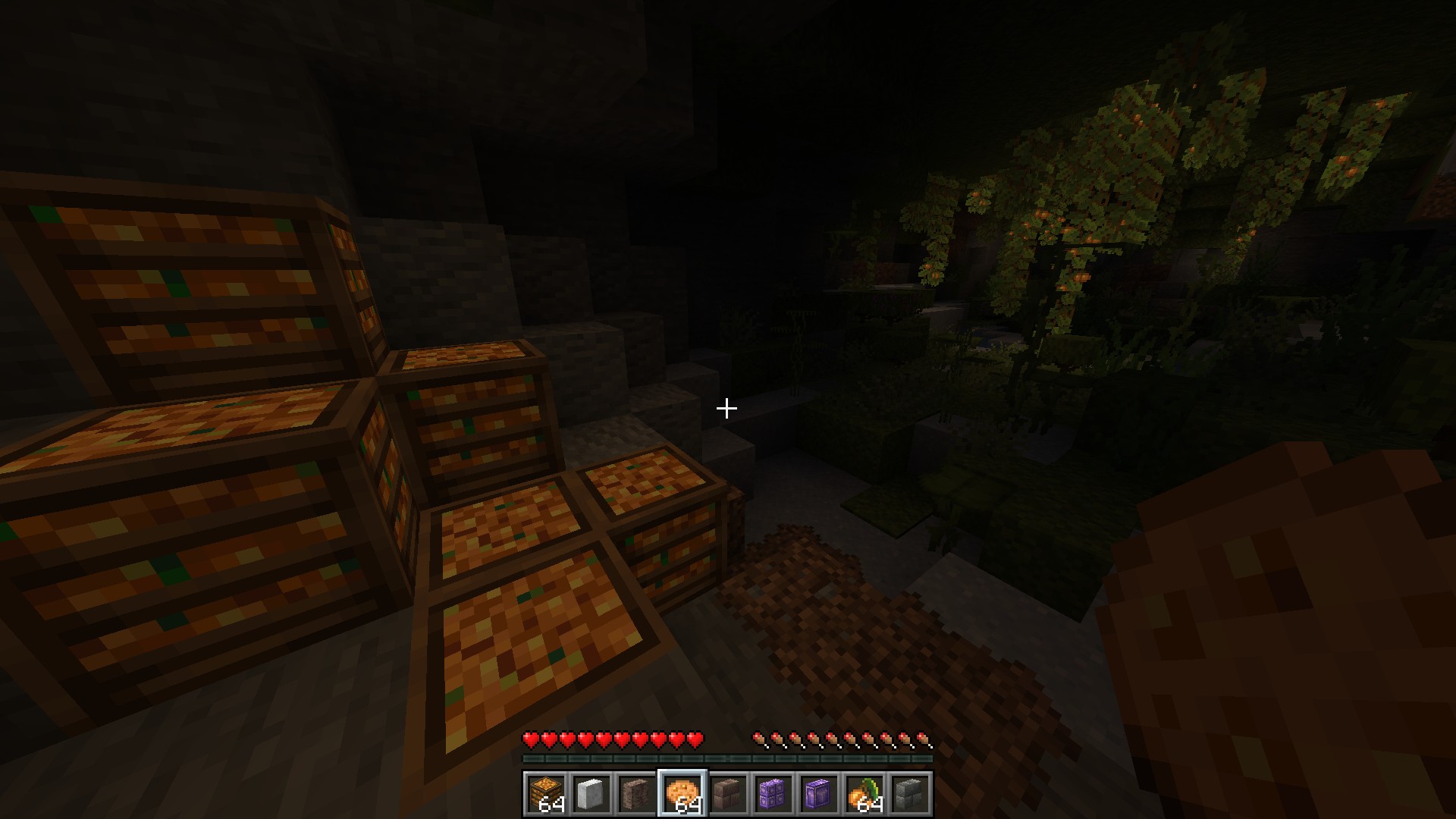
Task: Pick the glow berries hotbar slot
Action: coord(864,794)
